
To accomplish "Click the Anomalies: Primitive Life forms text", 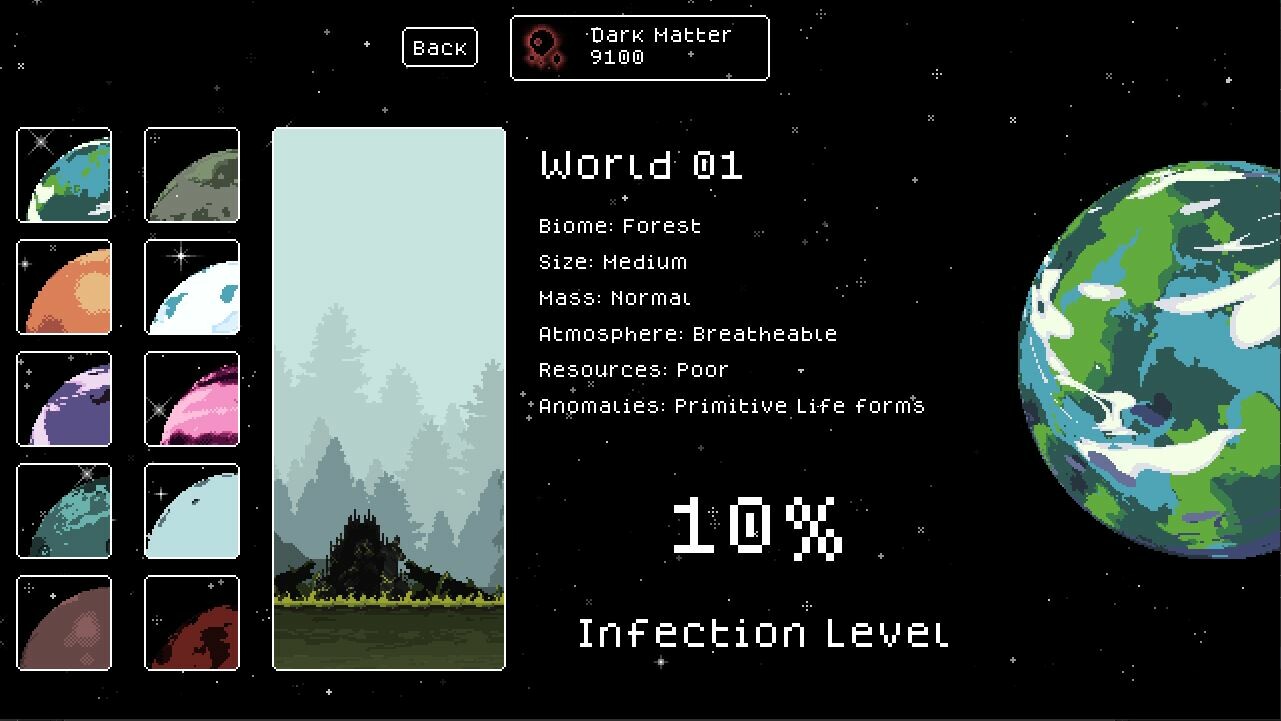I will point(731,406).
